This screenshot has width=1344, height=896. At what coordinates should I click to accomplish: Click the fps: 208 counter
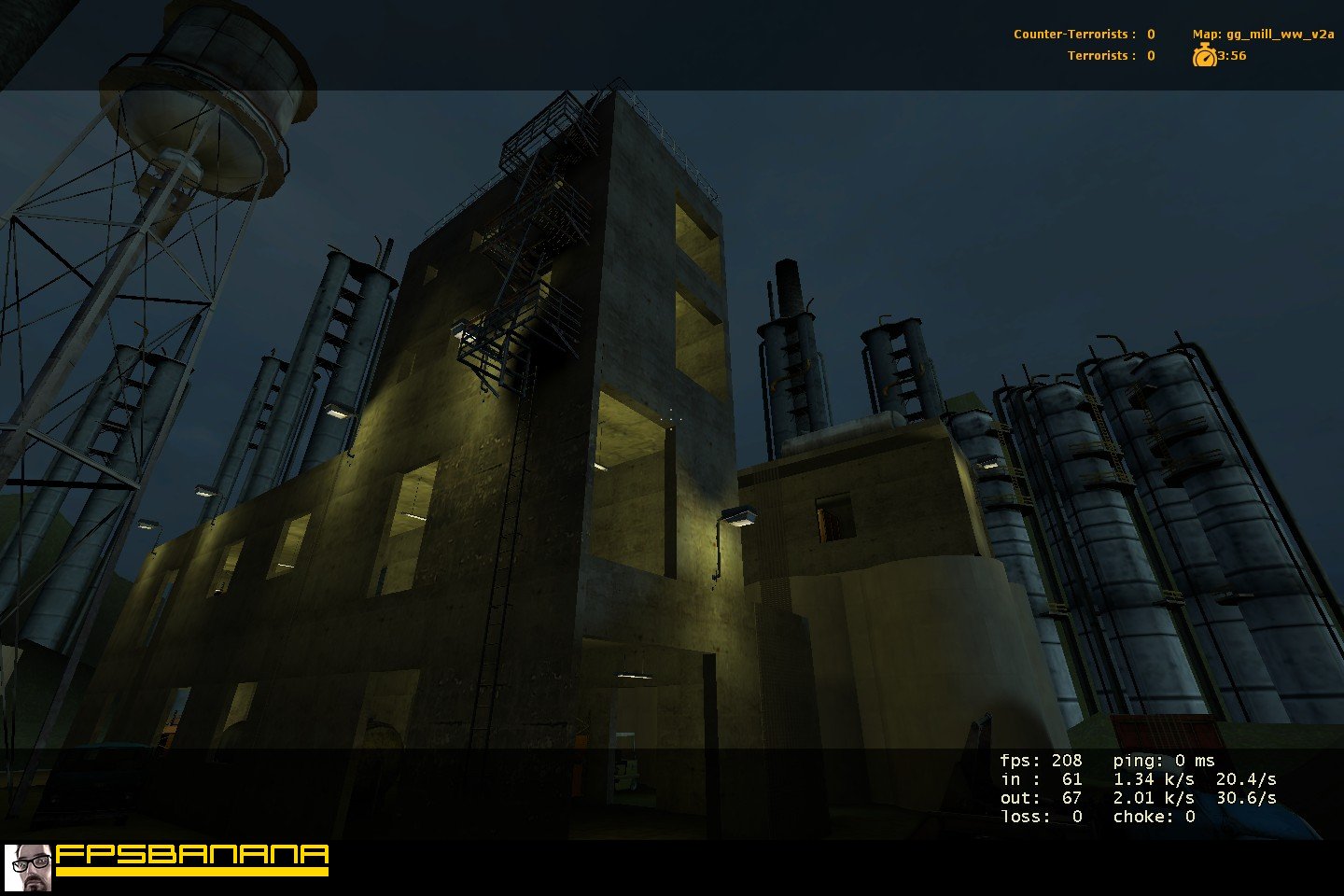[1043, 760]
